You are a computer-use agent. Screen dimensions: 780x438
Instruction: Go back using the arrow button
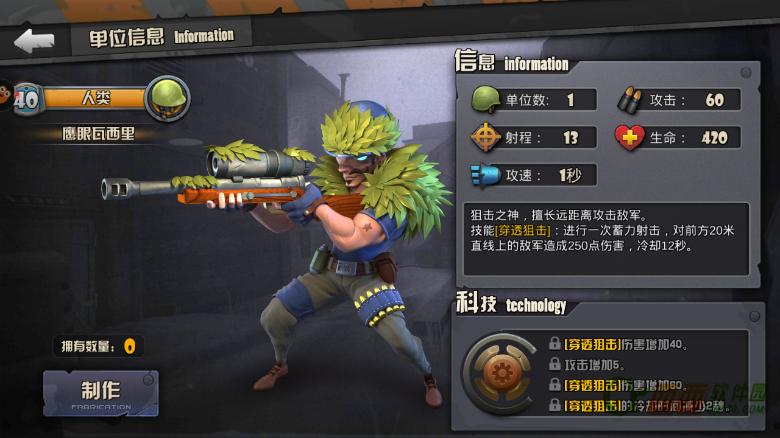[34, 41]
